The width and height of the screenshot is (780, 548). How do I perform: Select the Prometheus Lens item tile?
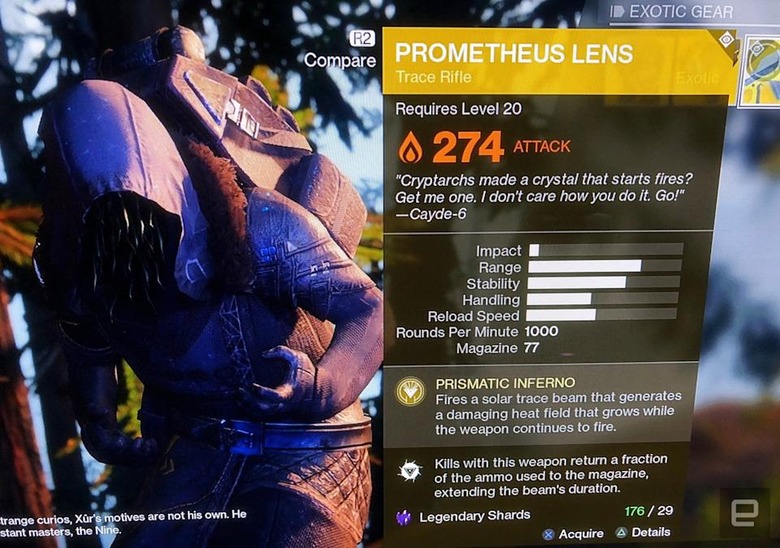coord(761,70)
